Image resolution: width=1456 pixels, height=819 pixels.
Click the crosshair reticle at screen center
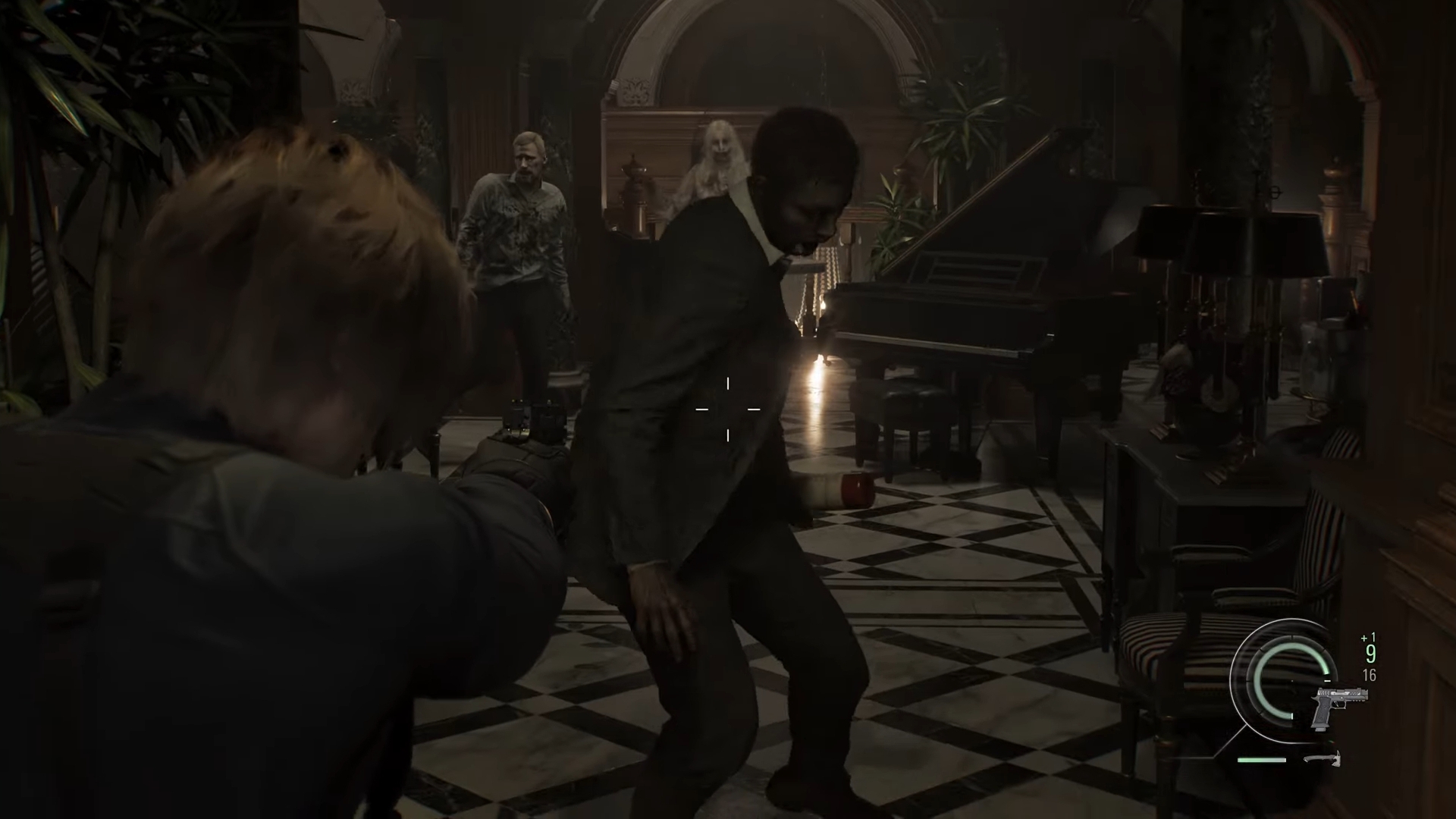[x=728, y=409]
